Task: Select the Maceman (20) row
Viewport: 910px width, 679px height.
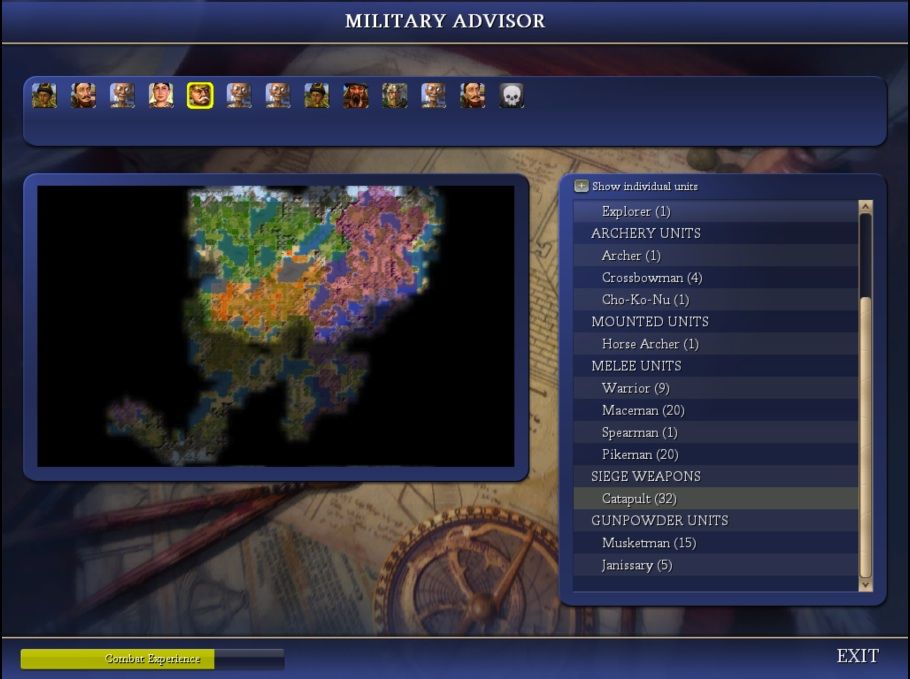Action: (x=643, y=410)
